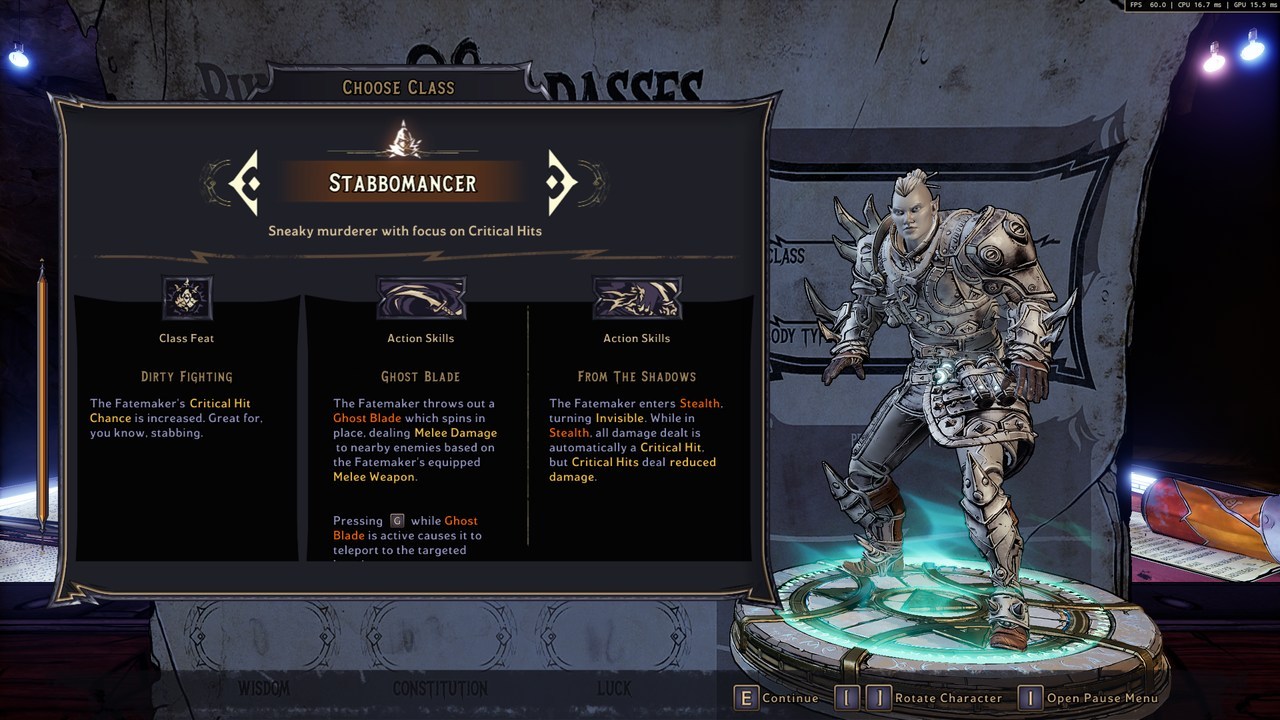Select the Ghost Blade action skill icon
This screenshot has width=1280, height=720.
coord(420,298)
